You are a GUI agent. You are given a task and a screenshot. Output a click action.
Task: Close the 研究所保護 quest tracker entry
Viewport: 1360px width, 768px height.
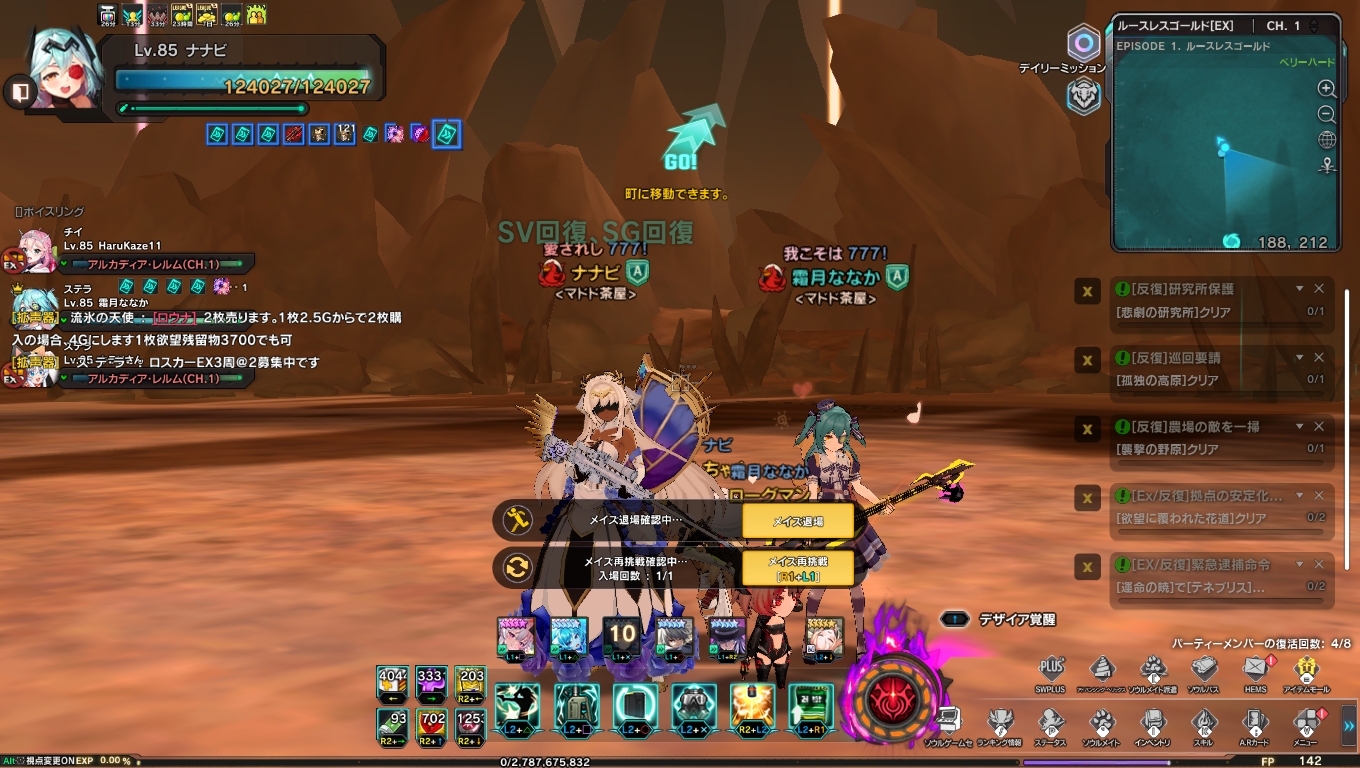[x=1319, y=289]
